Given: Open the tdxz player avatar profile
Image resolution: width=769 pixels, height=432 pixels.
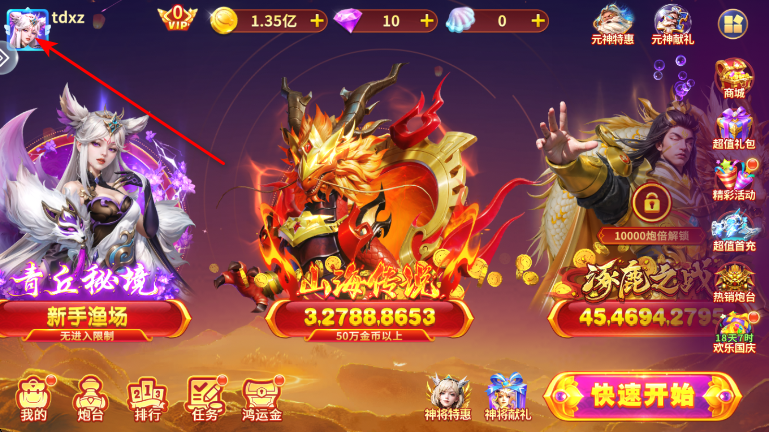Looking at the screenshot, I should [27, 27].
